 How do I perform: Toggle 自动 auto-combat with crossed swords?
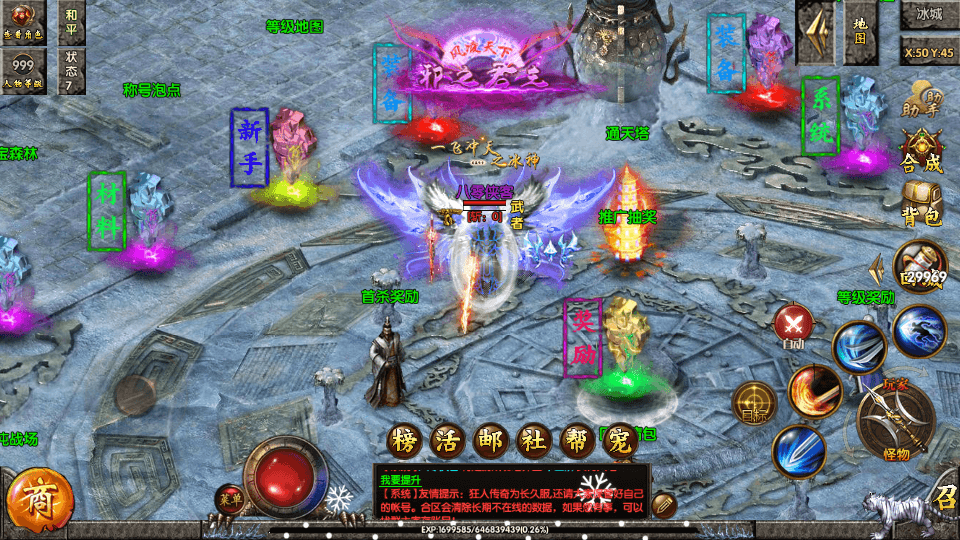coord(794,327)
